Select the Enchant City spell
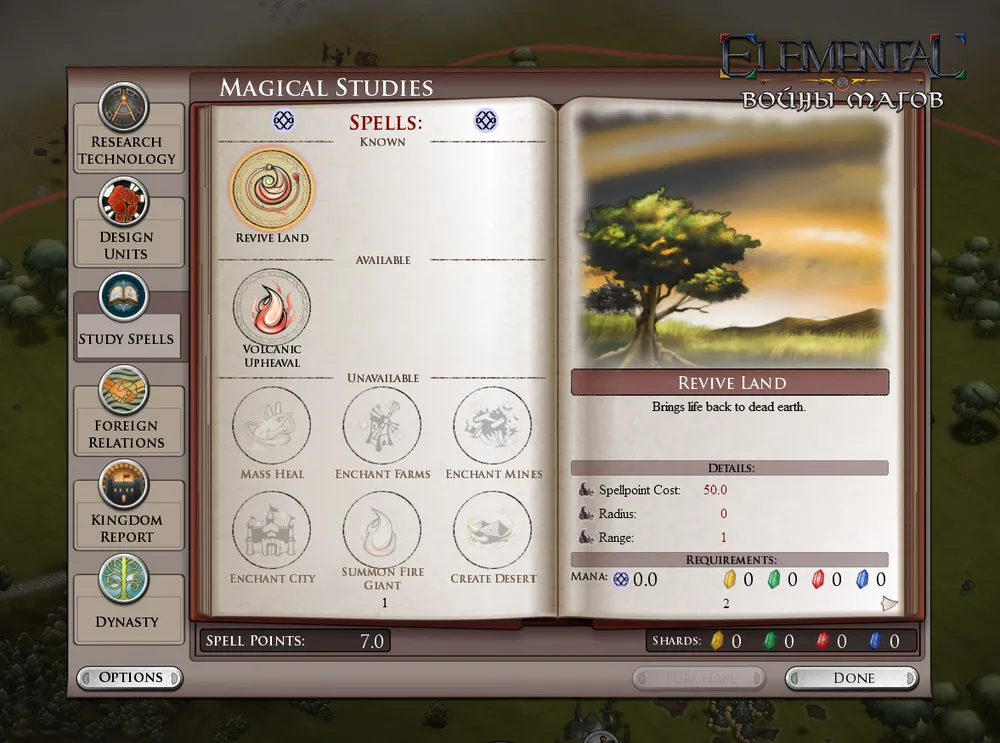Viewport: 1000px width, 743px height. point(272,530)
